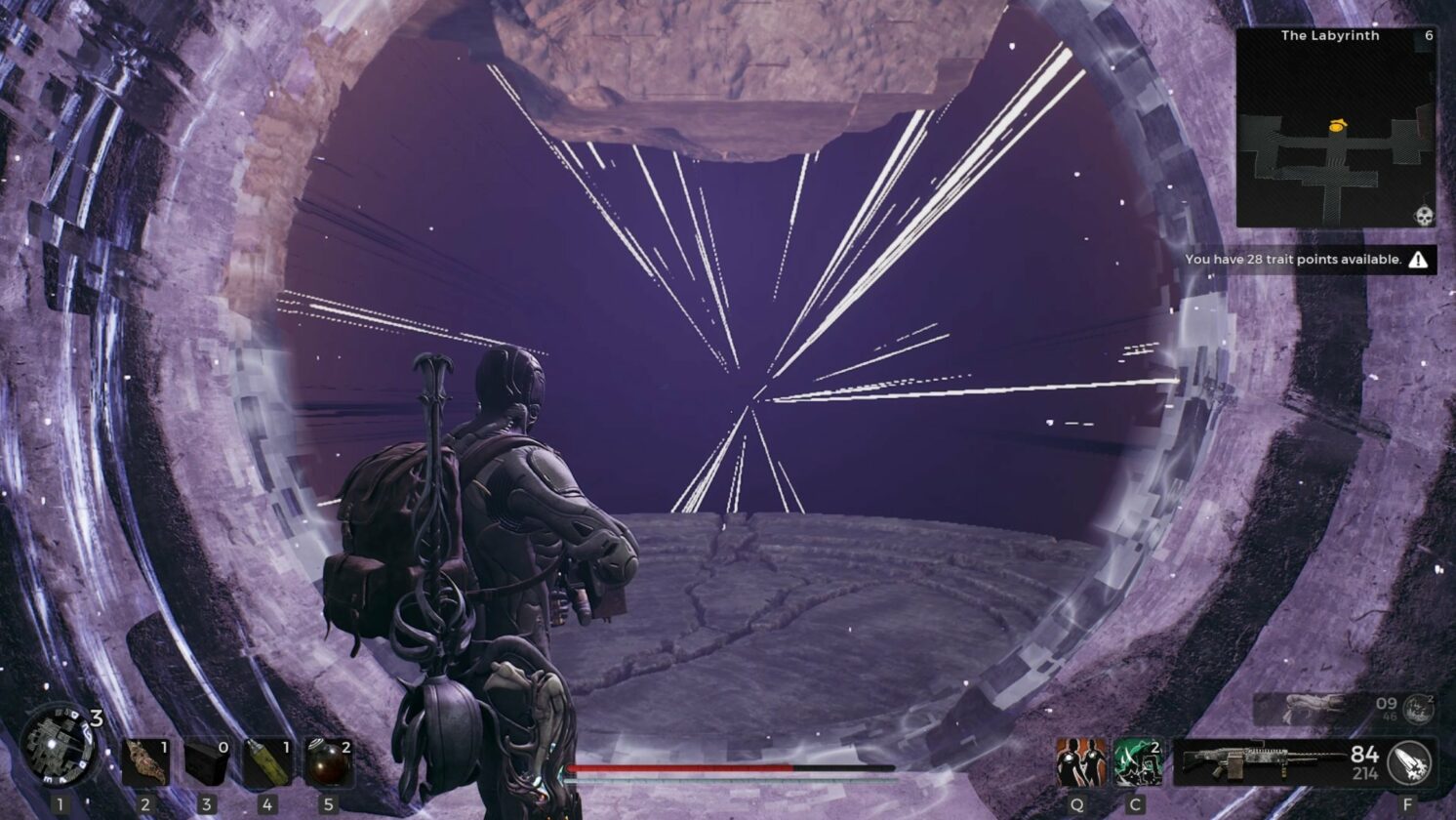Activate the rocket weapon mod
The width and height of the screenshot is (1456, 820).
1409,762
